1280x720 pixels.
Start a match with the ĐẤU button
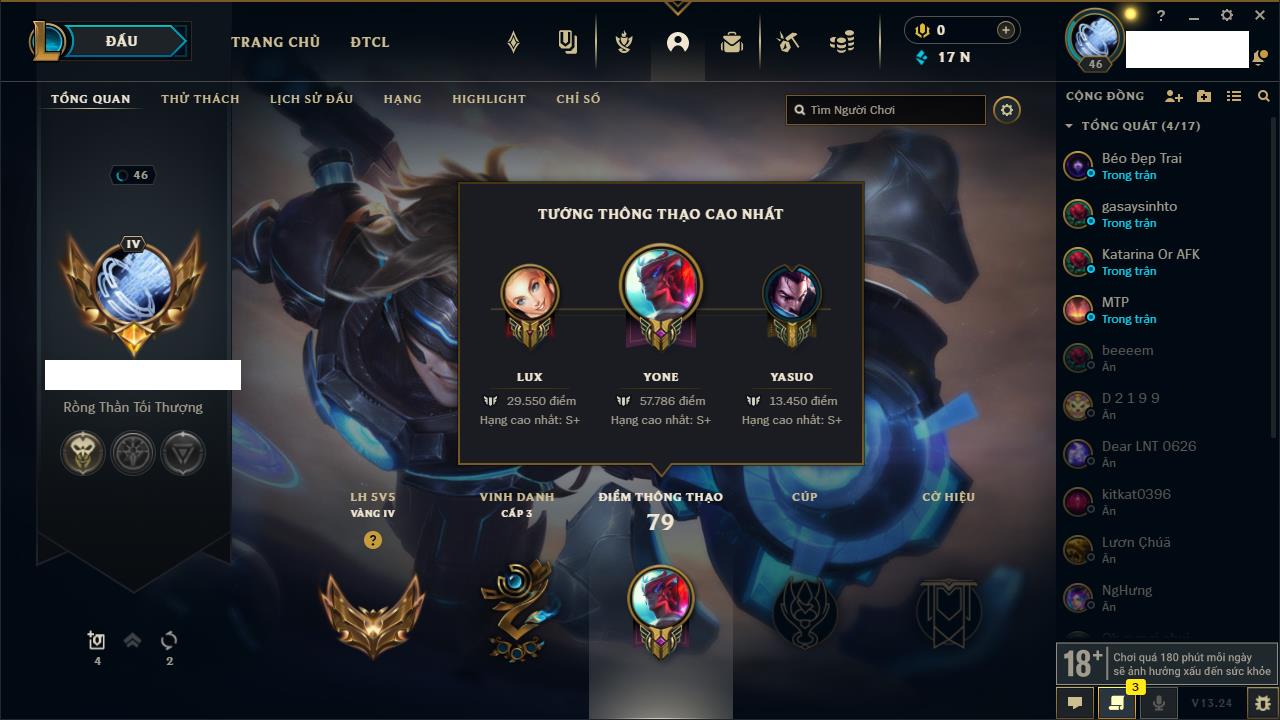tap(122, 42)
